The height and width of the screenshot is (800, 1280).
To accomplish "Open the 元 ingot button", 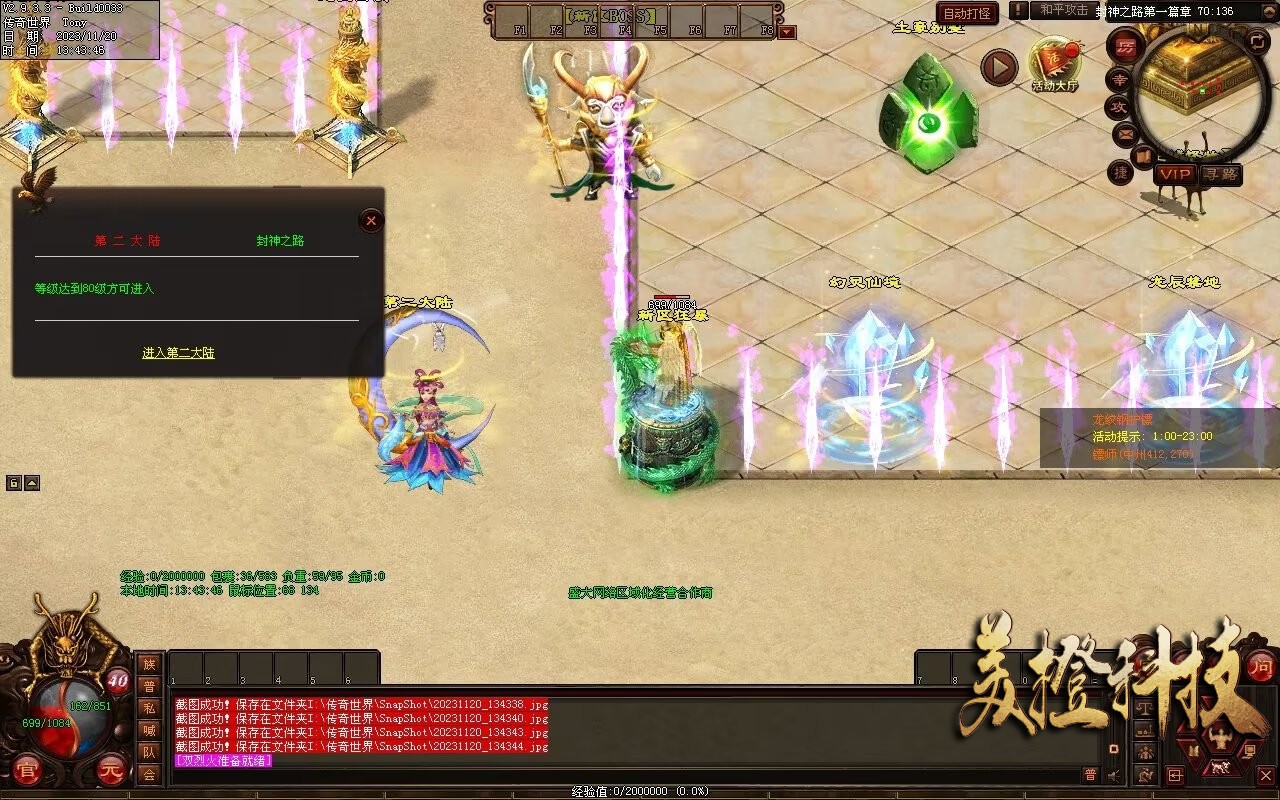I will 111,771.
